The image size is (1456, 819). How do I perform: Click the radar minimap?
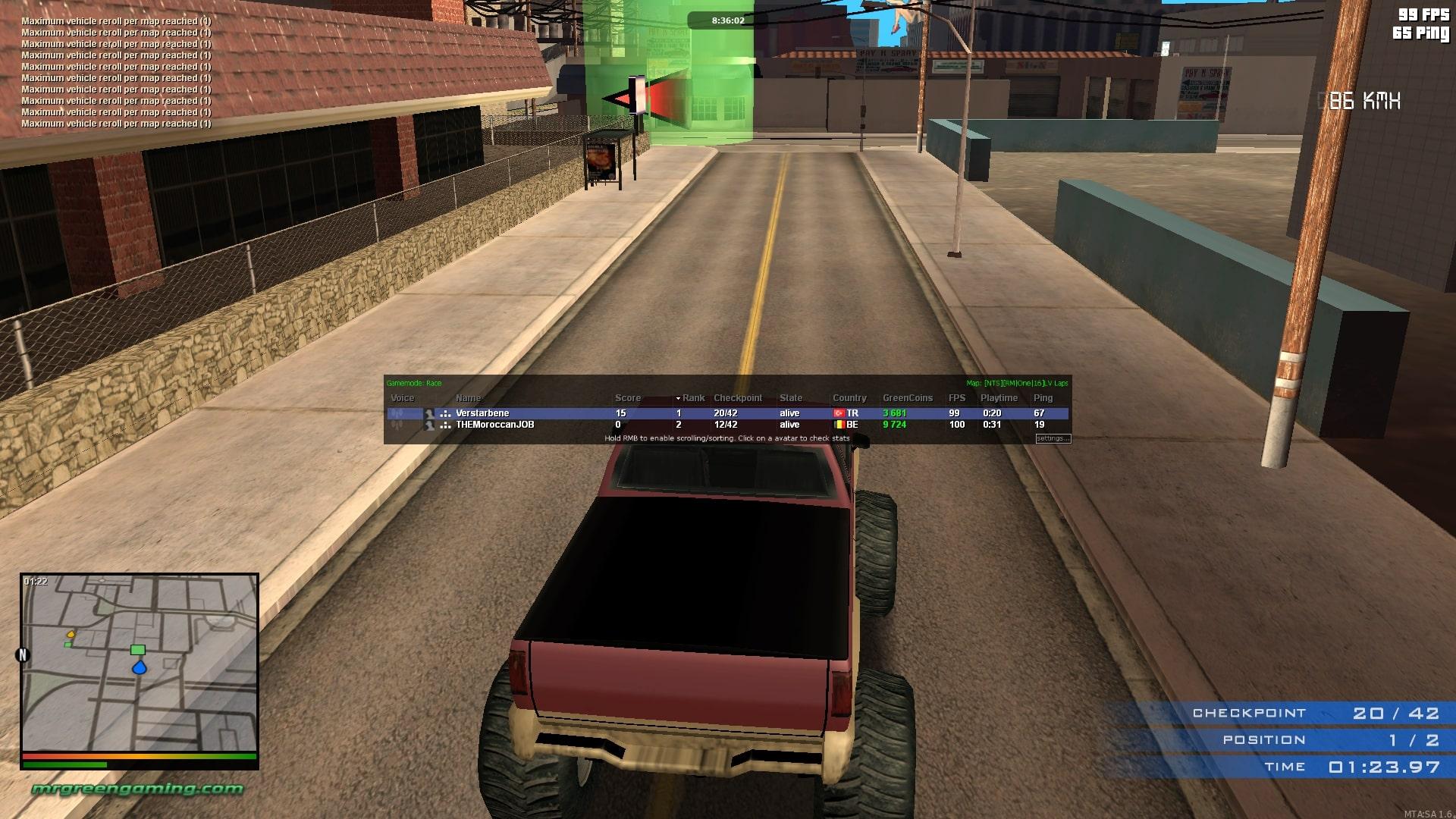[x=140, y=662]
